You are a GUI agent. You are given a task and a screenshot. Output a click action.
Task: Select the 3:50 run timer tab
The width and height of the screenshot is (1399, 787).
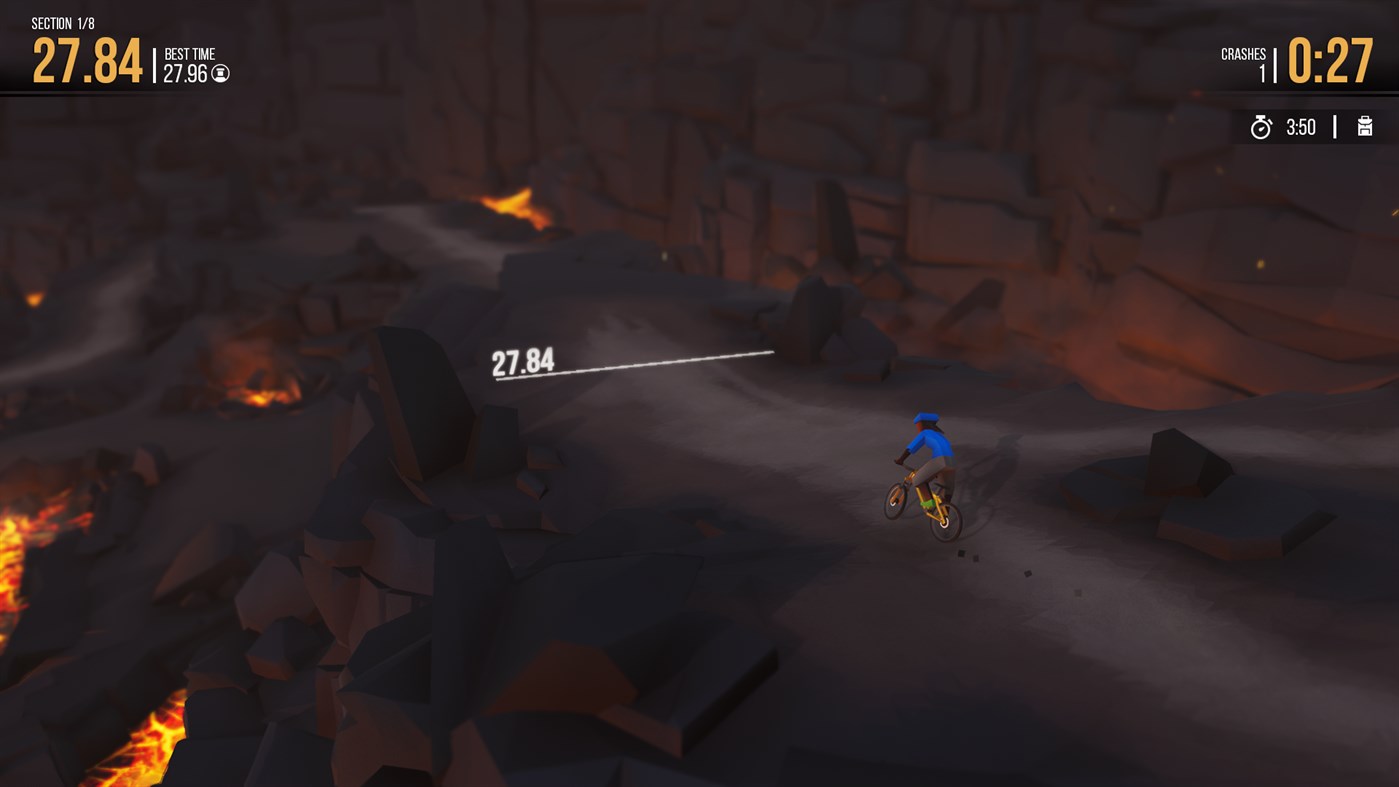coord(1300,126)
